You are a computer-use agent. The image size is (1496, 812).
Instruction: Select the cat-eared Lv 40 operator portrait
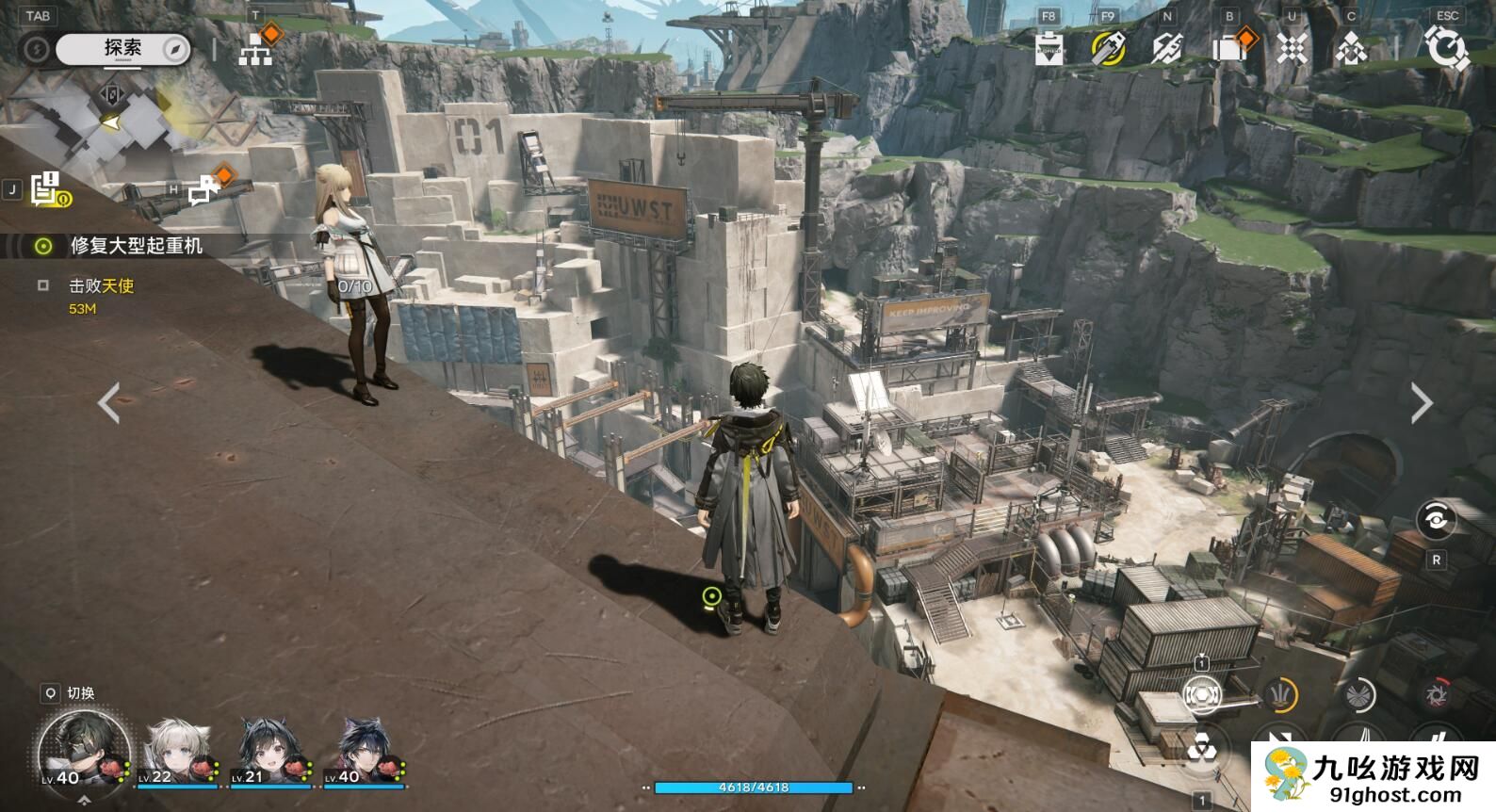tap(364, 752)
